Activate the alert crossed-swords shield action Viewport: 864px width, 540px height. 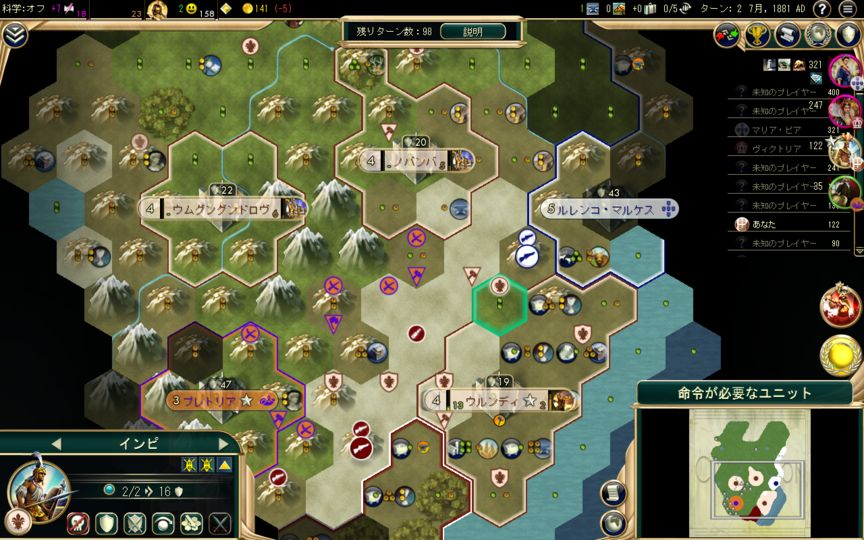134,522
